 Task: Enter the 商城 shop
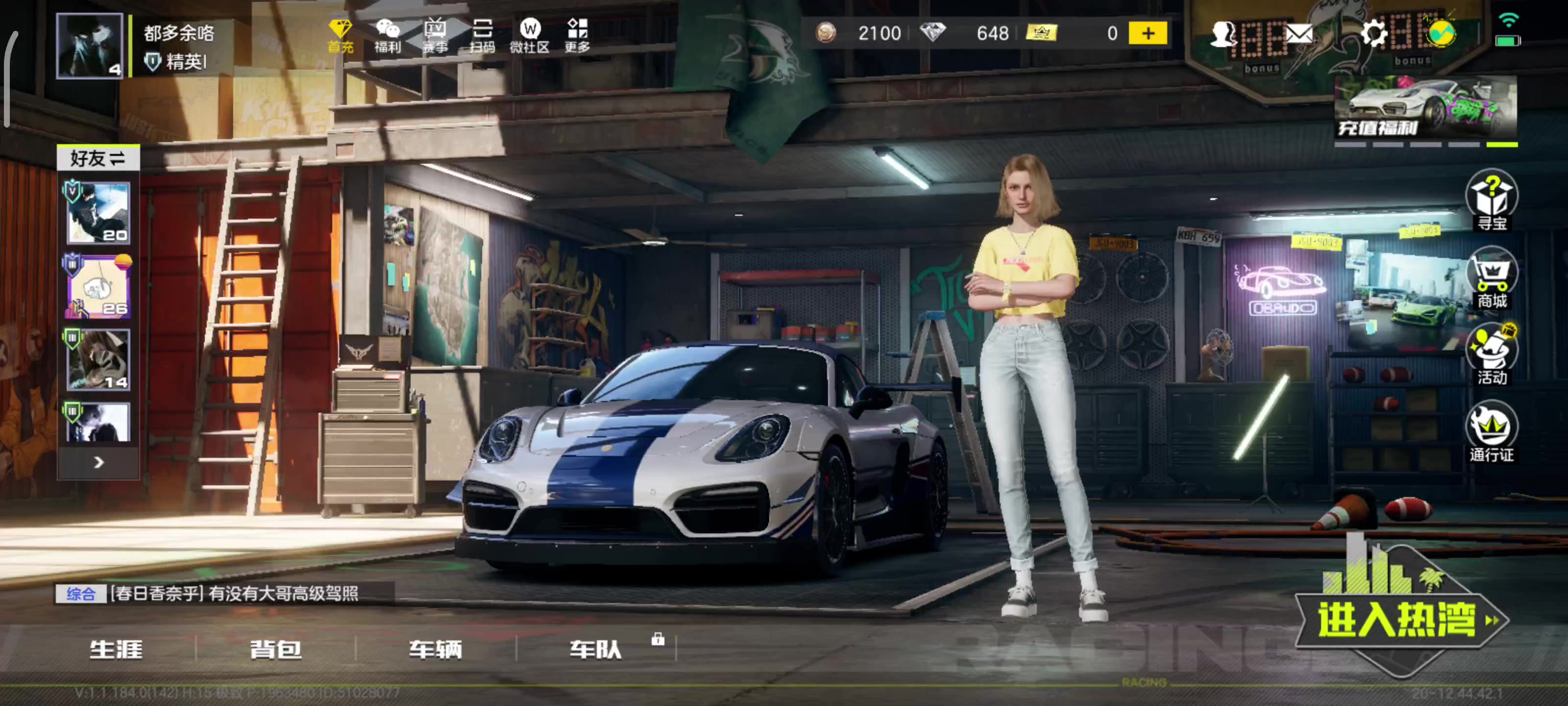coord(1491,279)
